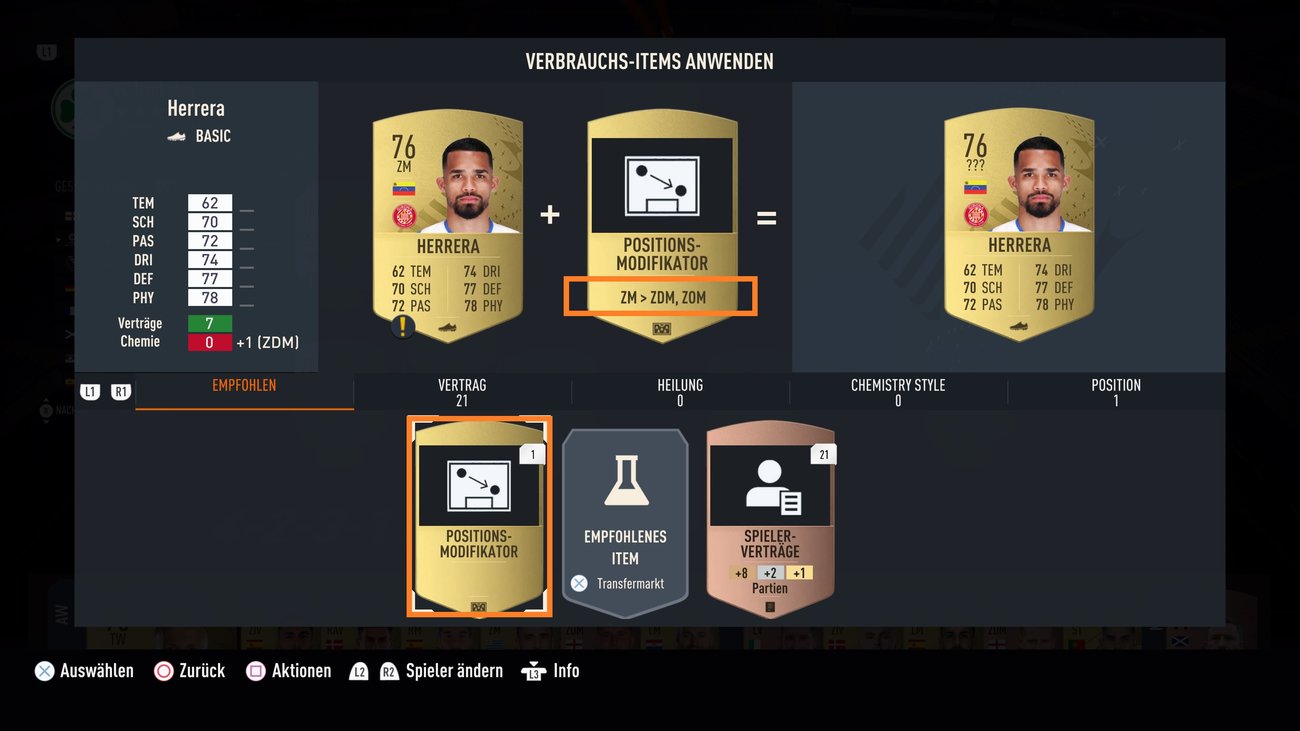Viewport: 1300px width, 731px height.
Task: Click the green Verträge value bar
Action: click(x=210, y=322)
